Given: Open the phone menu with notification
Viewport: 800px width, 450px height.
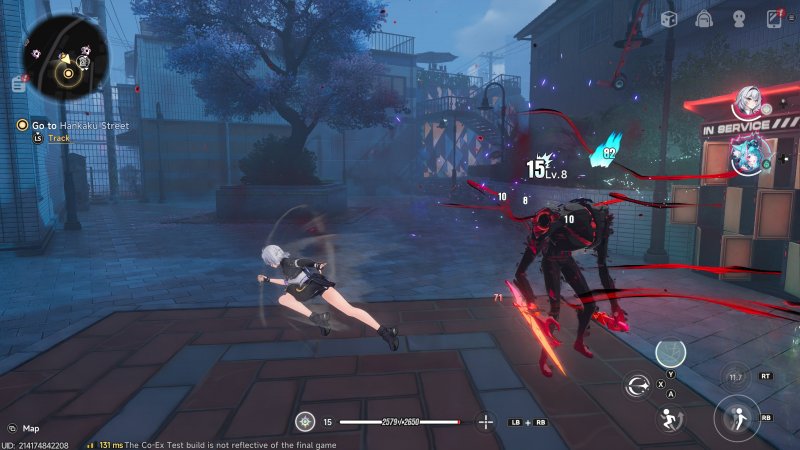Looking at the screenshot, I should [774, 18].
